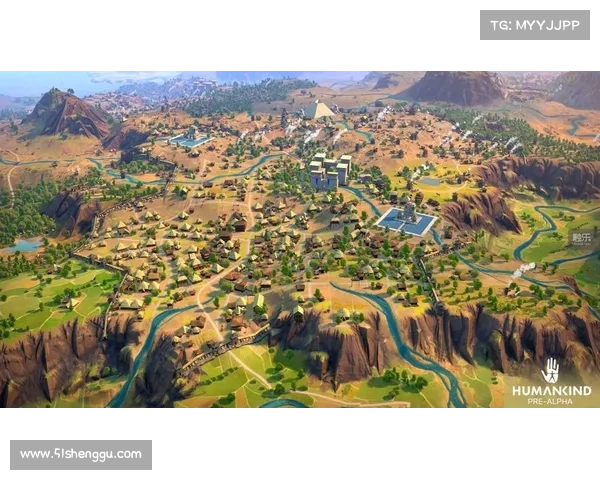Click the TG: MYYJJPP contact label
Viewport: 600px width, 480px height.
[535, 24]
